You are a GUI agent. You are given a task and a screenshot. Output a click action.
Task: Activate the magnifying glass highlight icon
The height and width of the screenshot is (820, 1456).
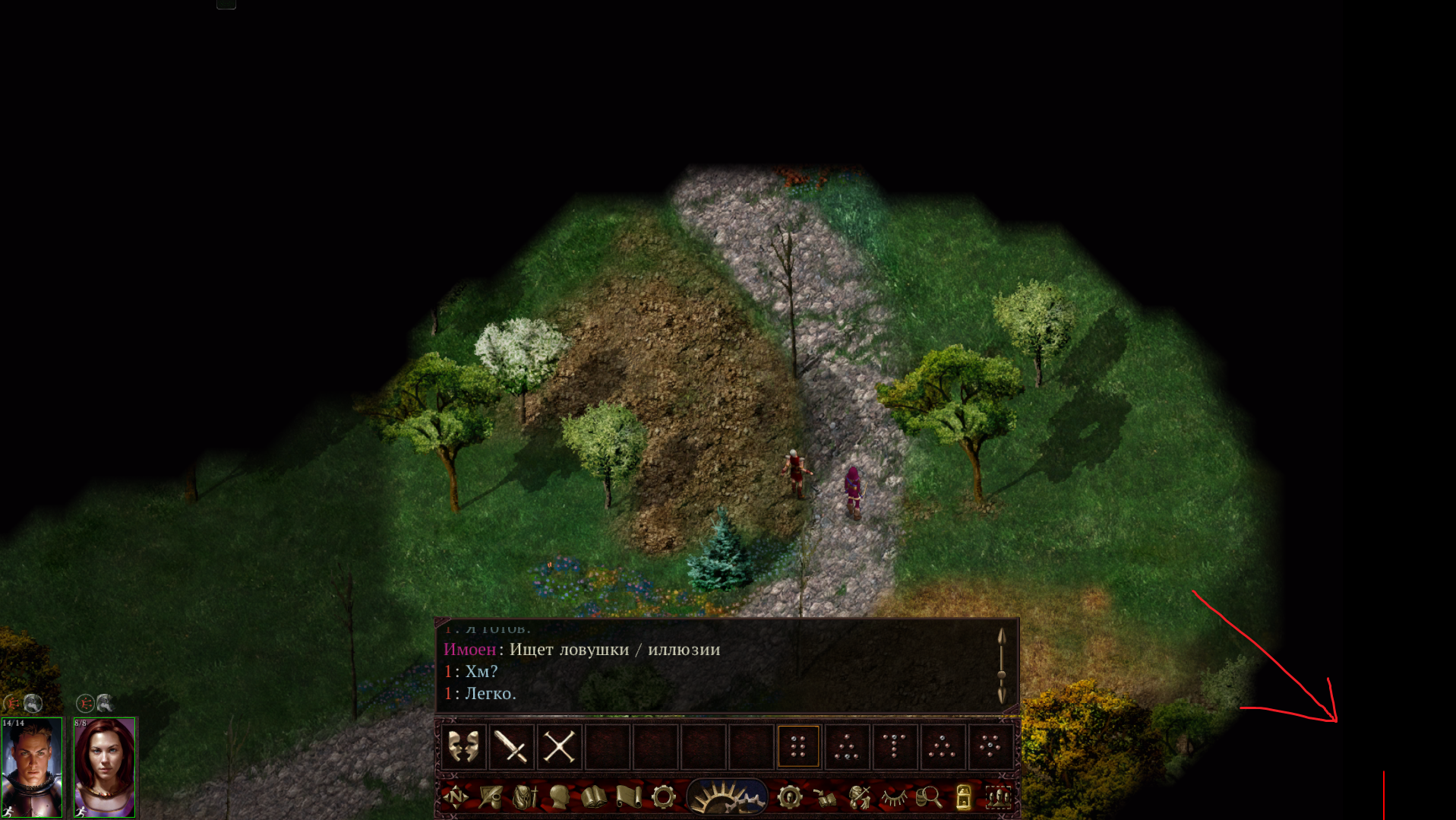click(928, 796)
